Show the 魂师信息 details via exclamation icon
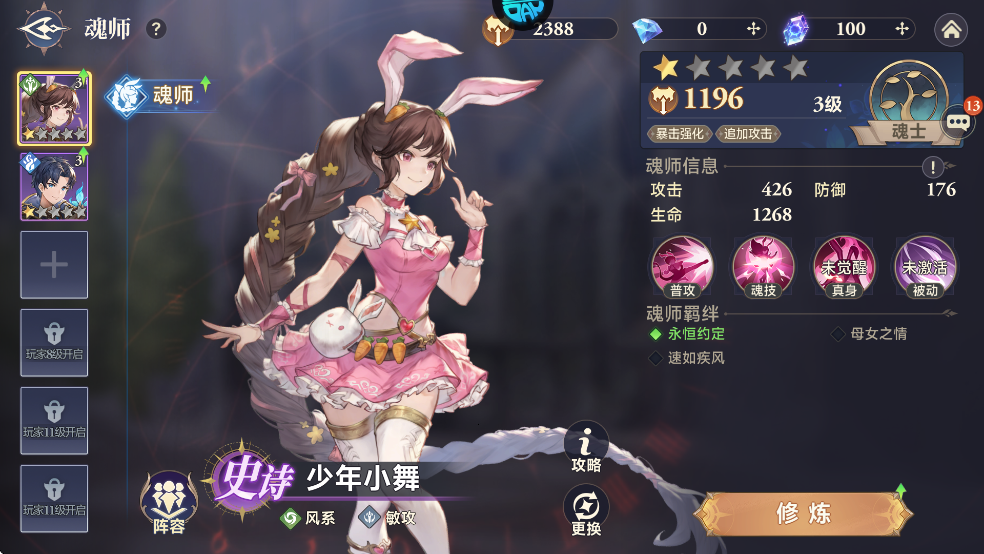 pos(932,167)
